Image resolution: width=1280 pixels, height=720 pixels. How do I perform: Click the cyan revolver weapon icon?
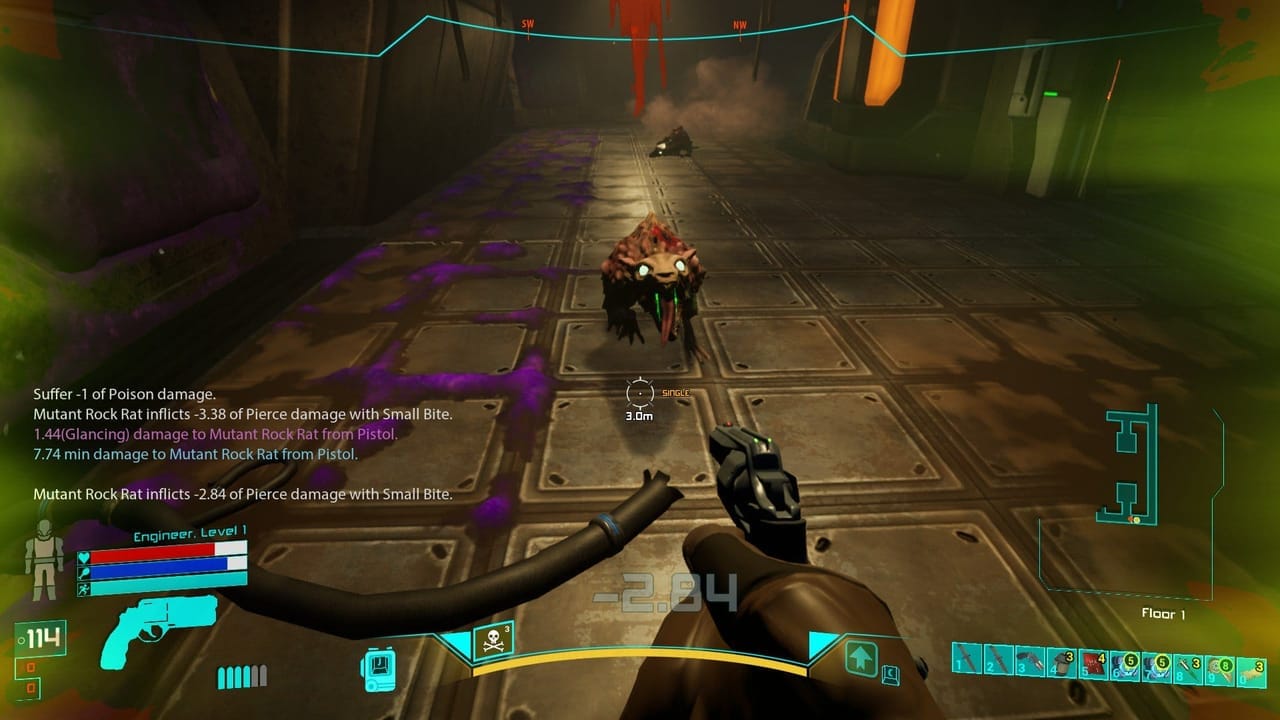pos(159,628)
